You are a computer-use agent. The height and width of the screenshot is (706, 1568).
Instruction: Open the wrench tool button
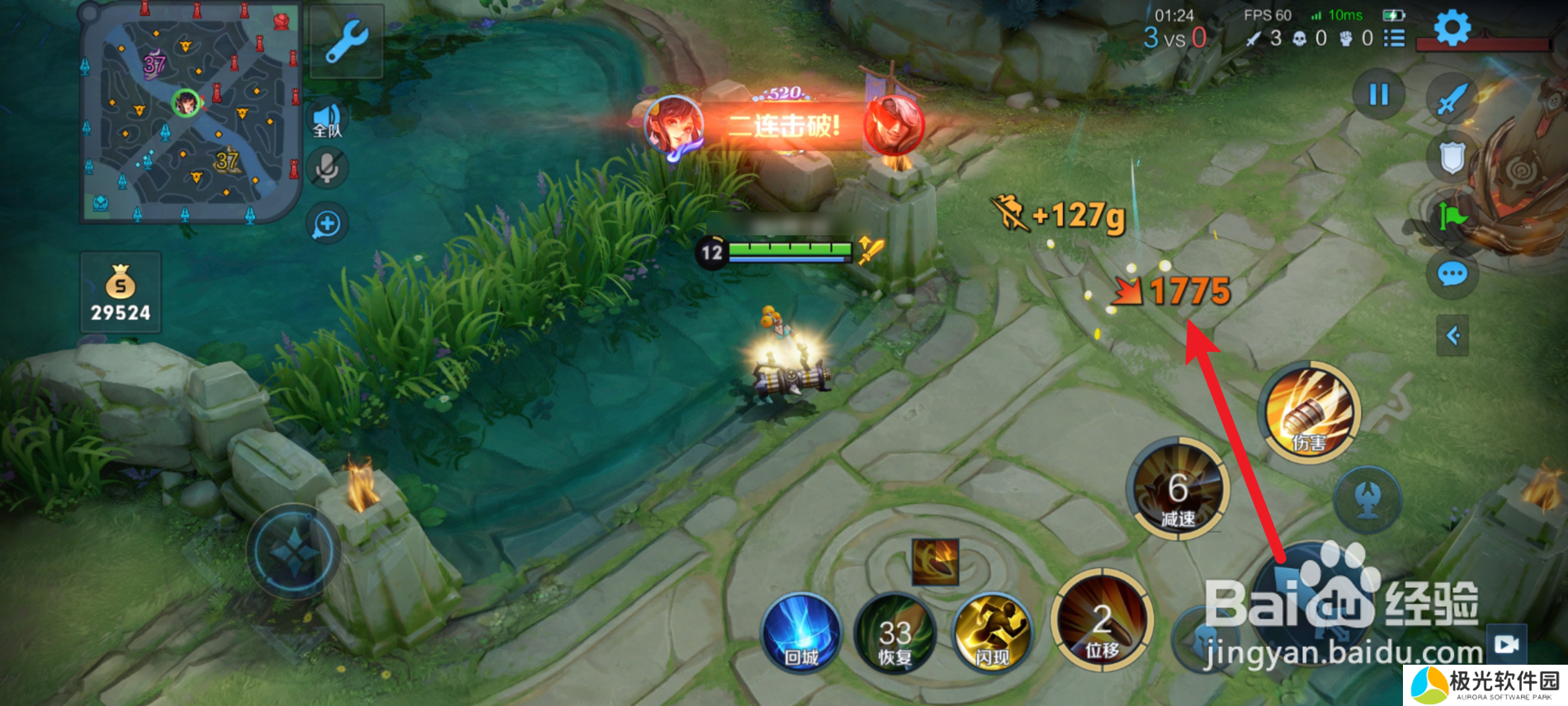(347, 41)
